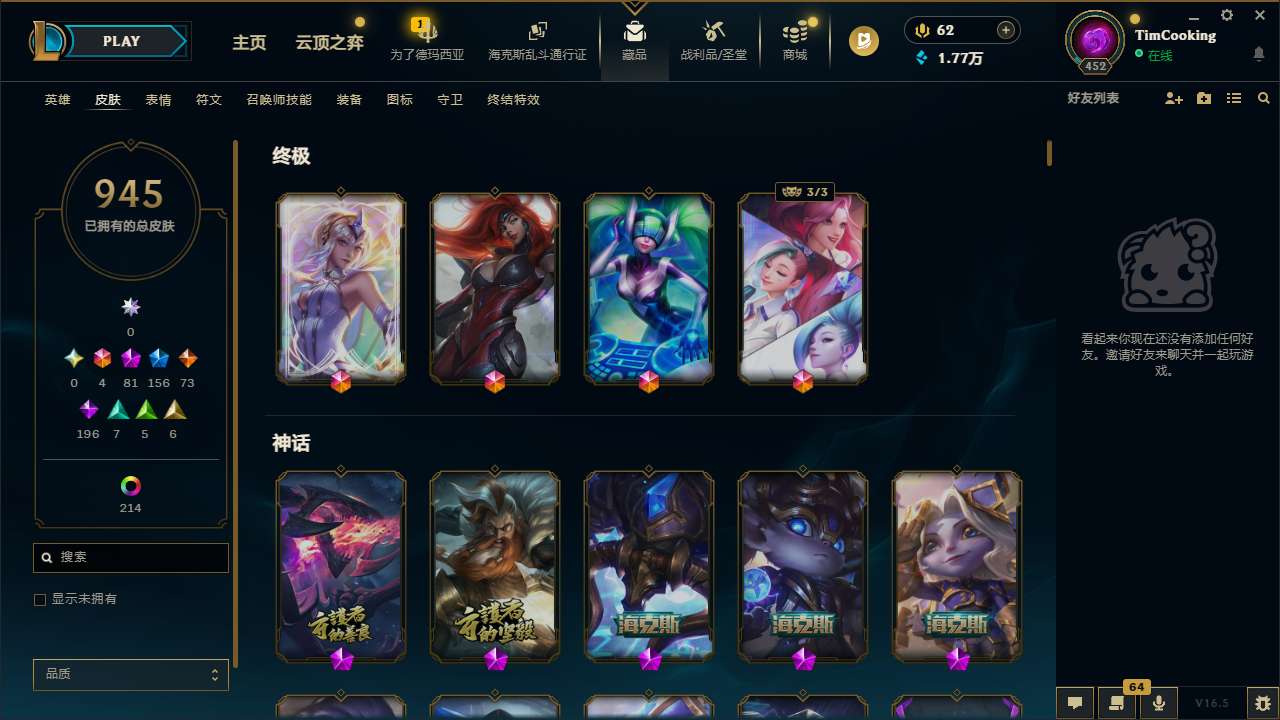This screenshot has width=1280, height=720.
Task: Switch to the 英雄 tab
Action: [57, 100]
